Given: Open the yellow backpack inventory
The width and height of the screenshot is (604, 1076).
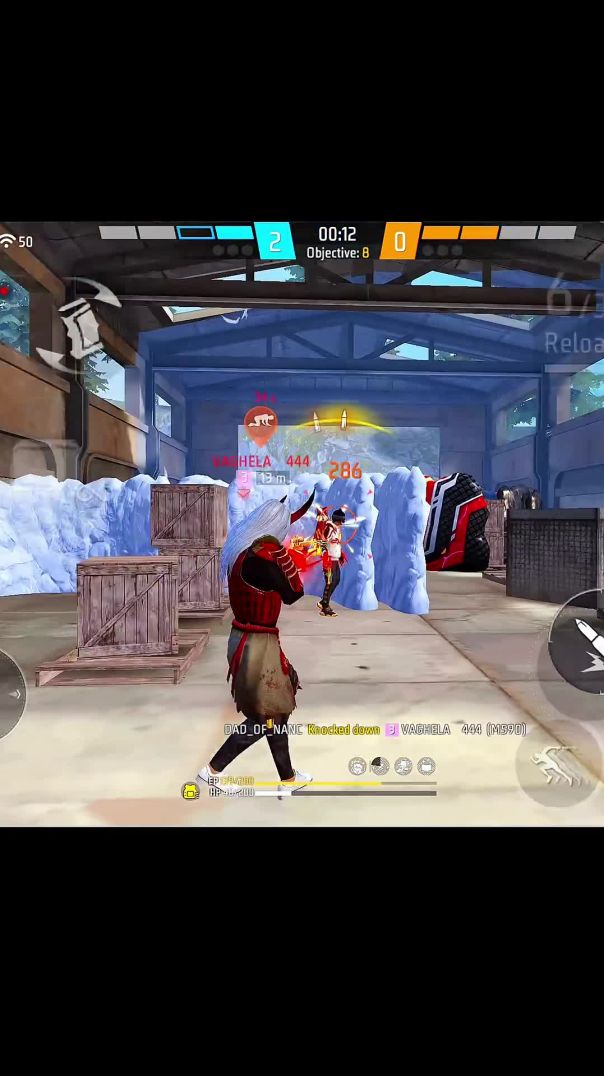Looking at the screenshot, I should tap(190, 791).
